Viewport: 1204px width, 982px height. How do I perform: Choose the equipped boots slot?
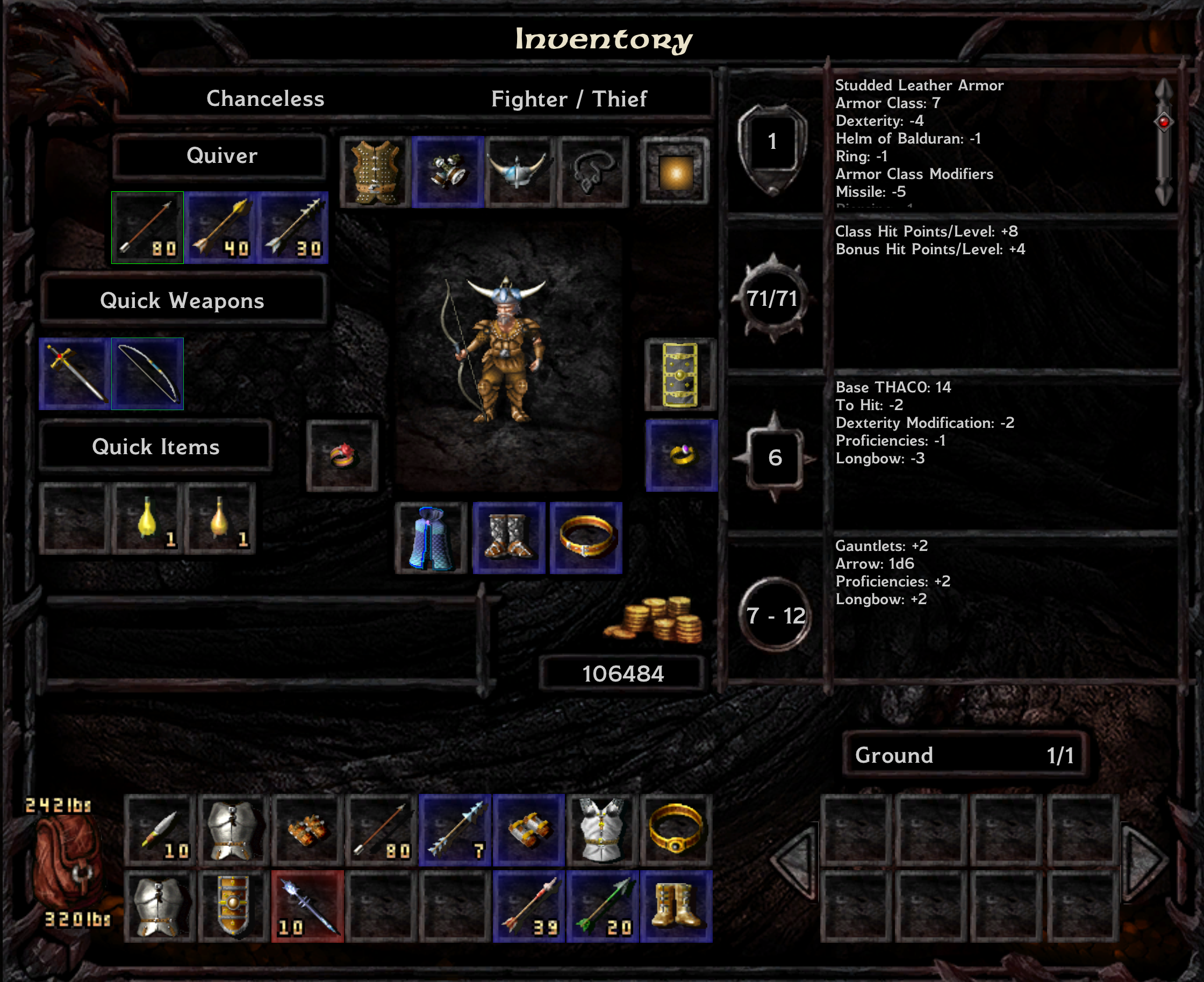(x=508, y=538)
